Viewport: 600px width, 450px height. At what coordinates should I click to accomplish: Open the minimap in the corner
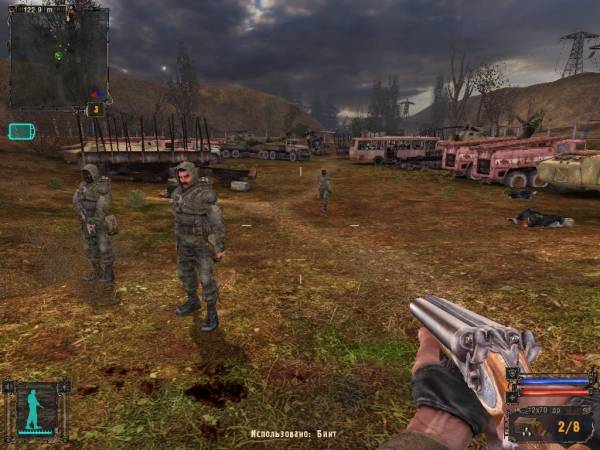click(58, 57)
